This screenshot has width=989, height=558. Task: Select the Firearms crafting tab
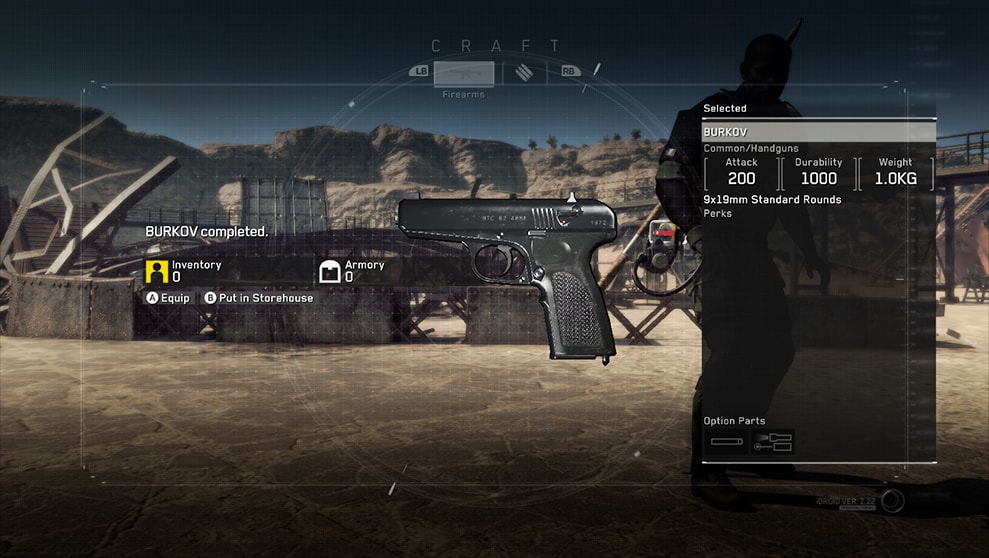tap(463, 73)
